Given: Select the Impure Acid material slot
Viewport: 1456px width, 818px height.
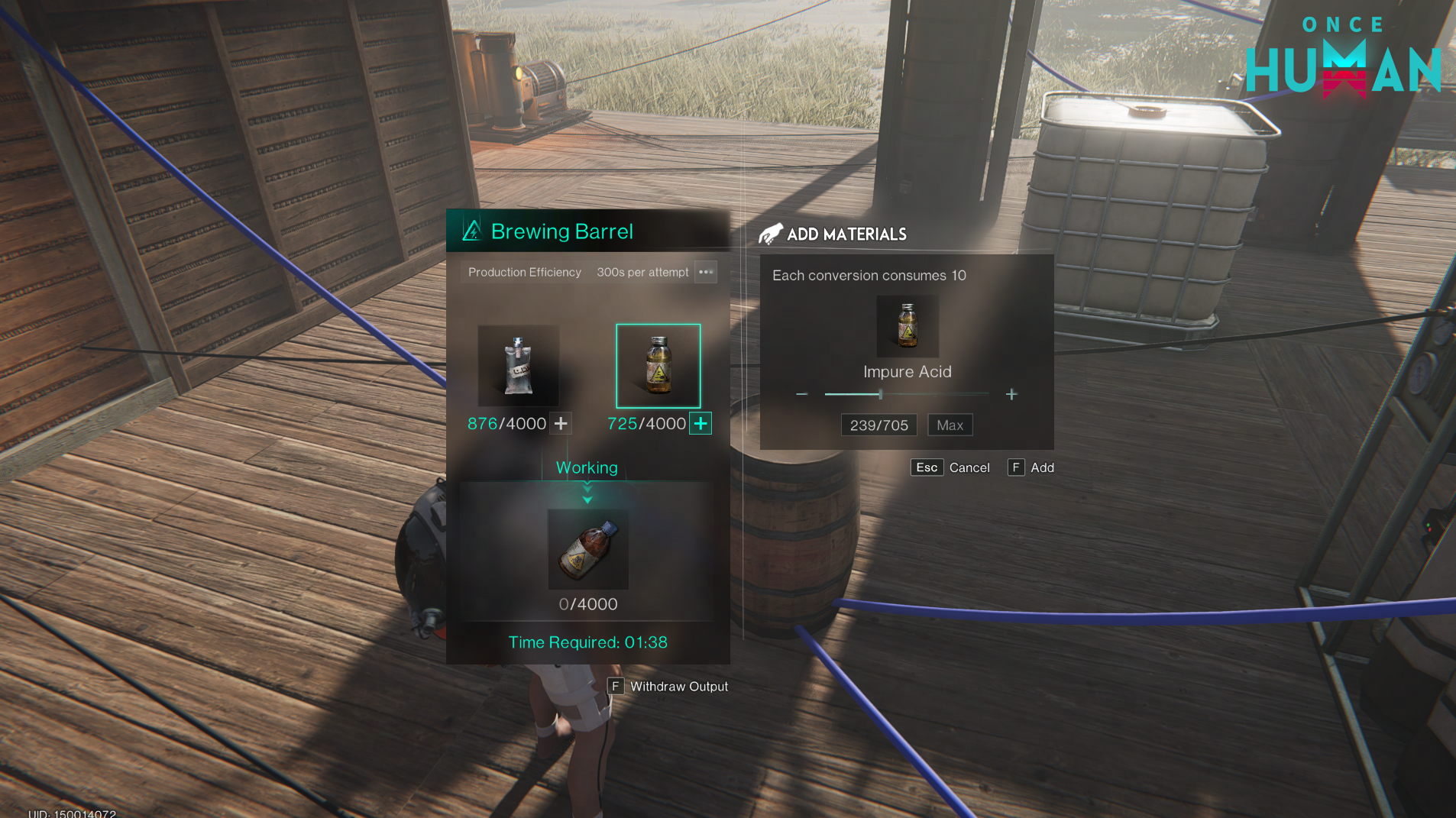Looking at the screenshot, I should 658,366.
